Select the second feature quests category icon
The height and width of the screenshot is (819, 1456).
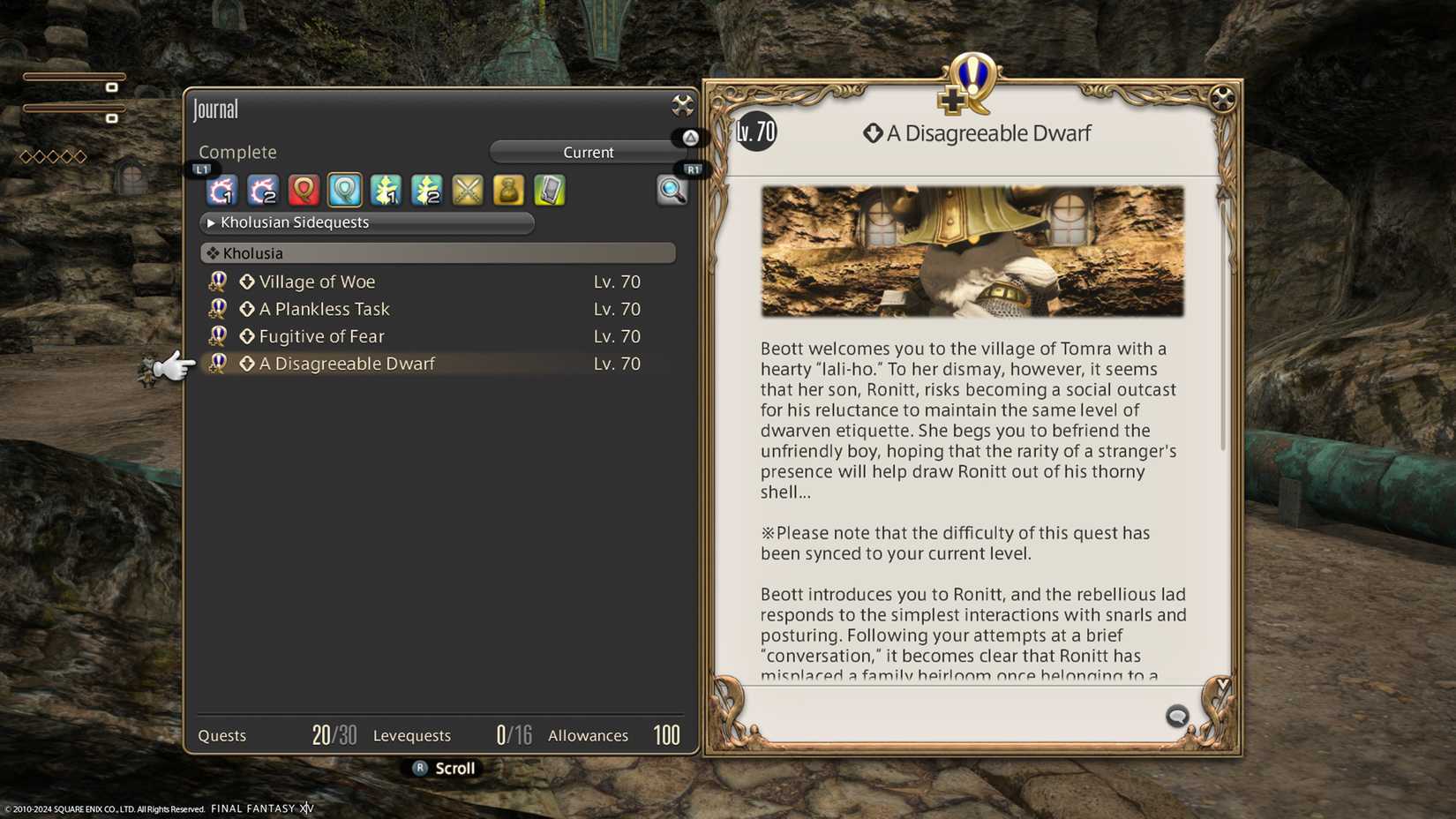427,190
